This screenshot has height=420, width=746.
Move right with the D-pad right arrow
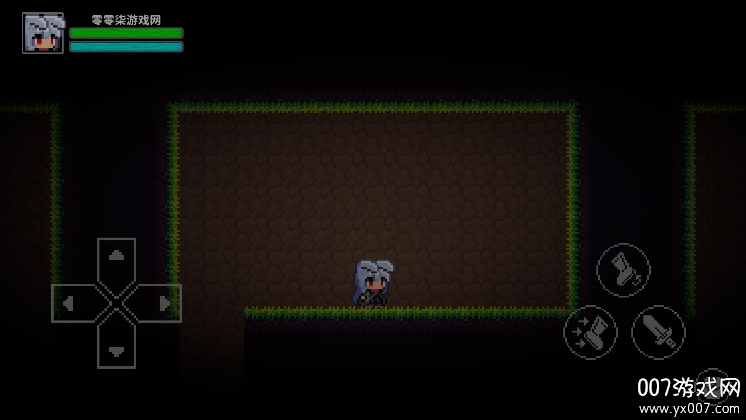click(162, 302)
